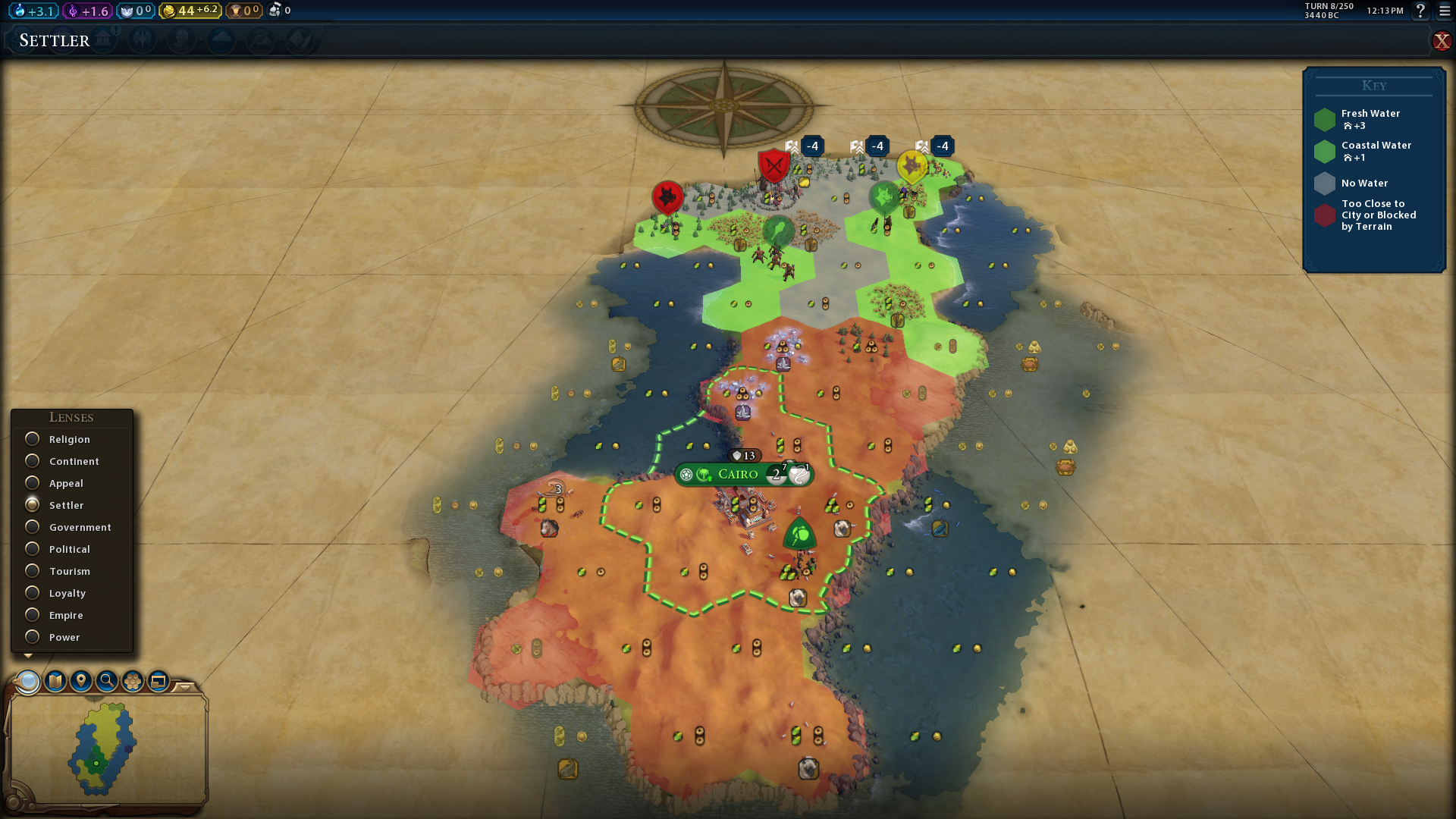
Task: Select the Empire lens
Action: tap(33, 615)
